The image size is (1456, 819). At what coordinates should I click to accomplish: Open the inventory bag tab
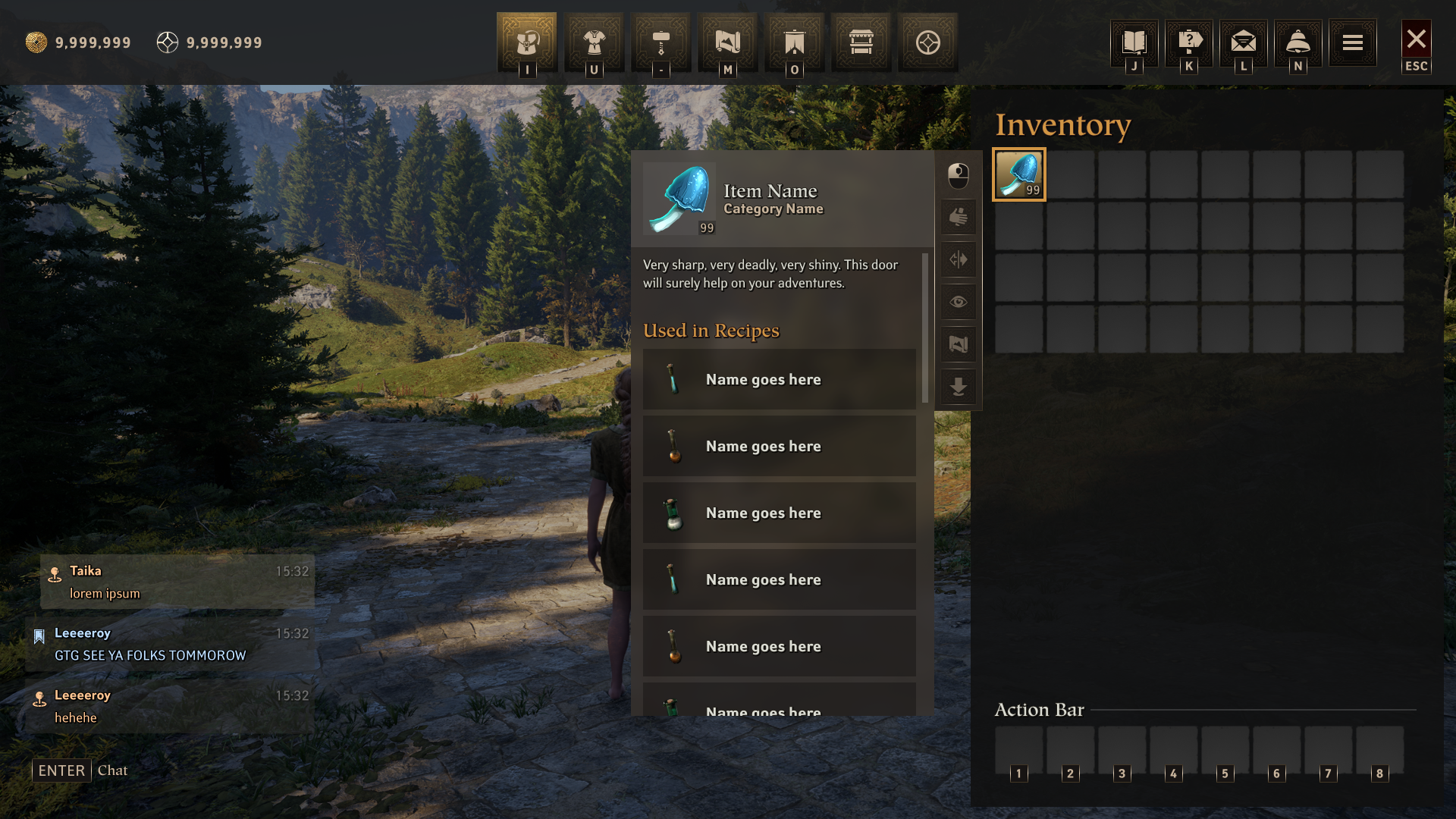(x=527, y=42)
